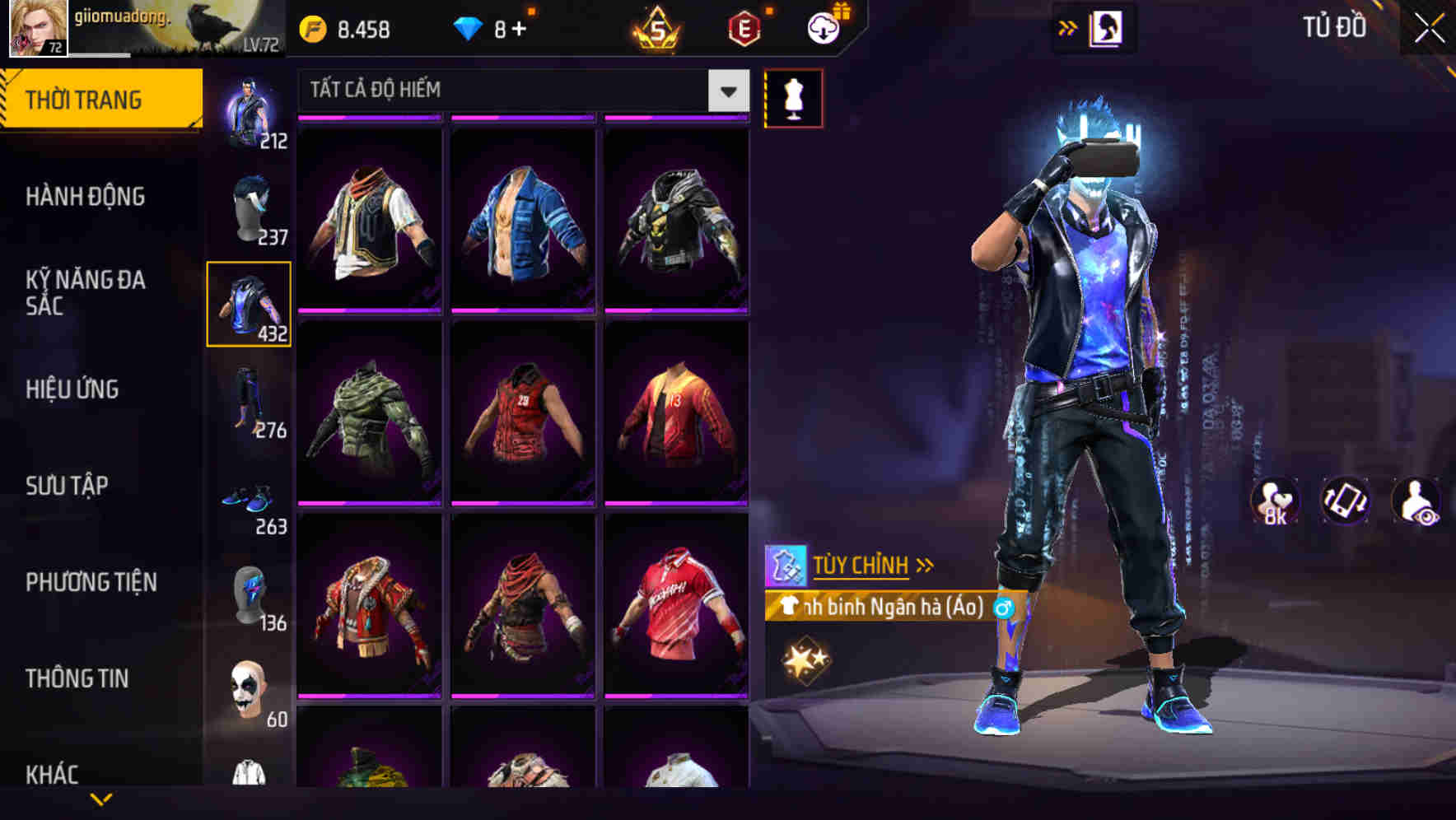1456x820 pixels.
Task: Select the gold coin balance icon
Action: (x=311, y=26)
